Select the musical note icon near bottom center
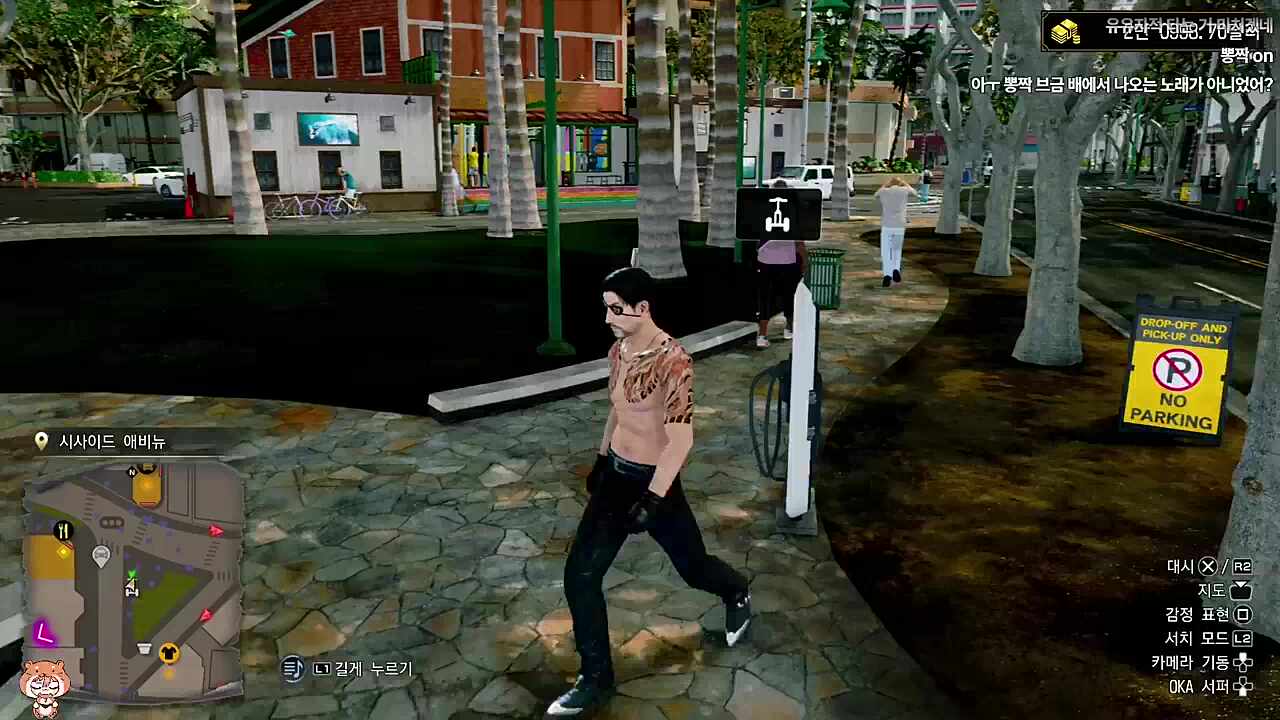Viewport: 1280px width, 720px height. click(x=293, y=668)
